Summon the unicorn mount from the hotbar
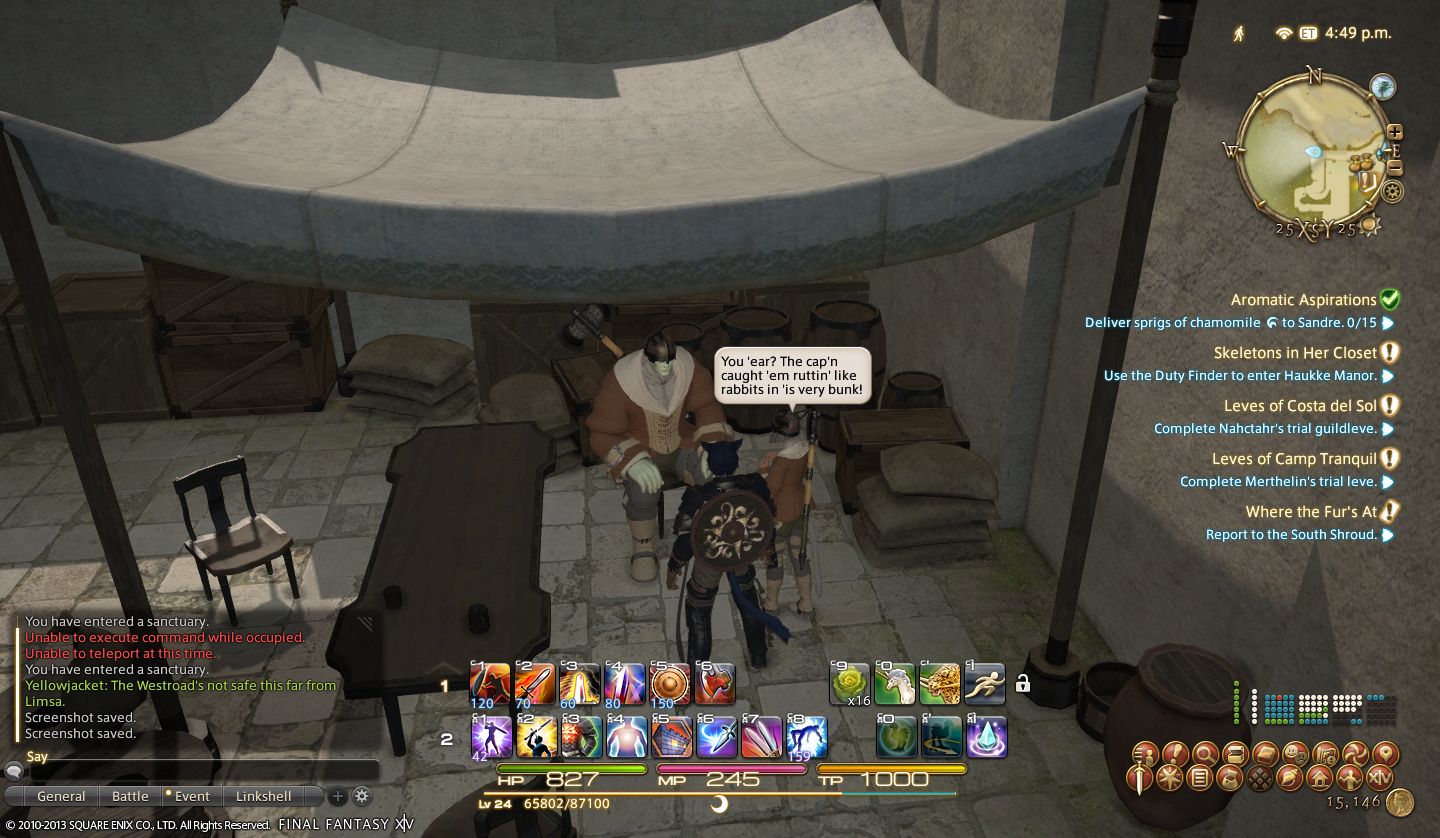1440x838 pixels. 895,685
